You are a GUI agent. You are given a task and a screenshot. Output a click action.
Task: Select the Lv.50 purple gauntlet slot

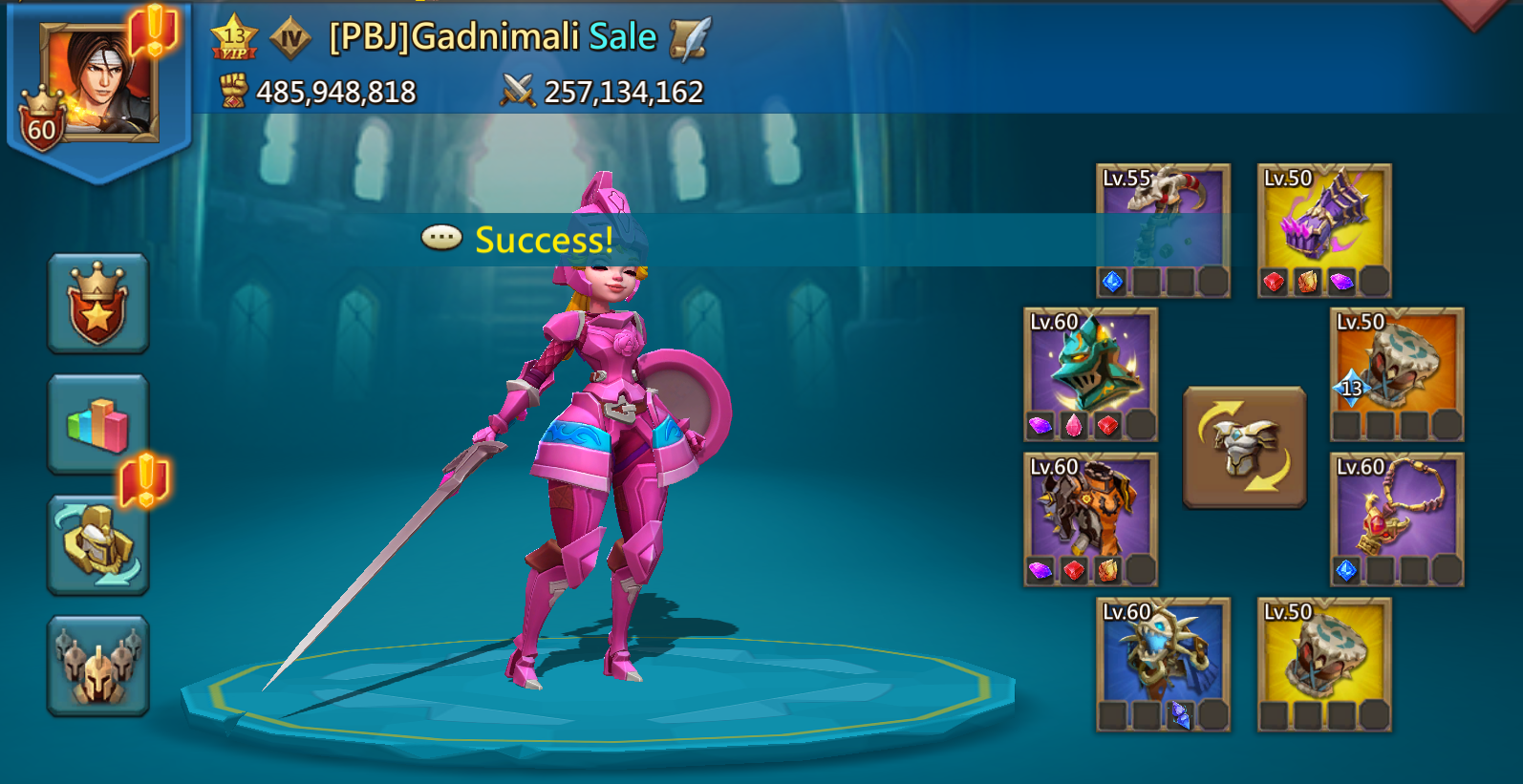1324,230
